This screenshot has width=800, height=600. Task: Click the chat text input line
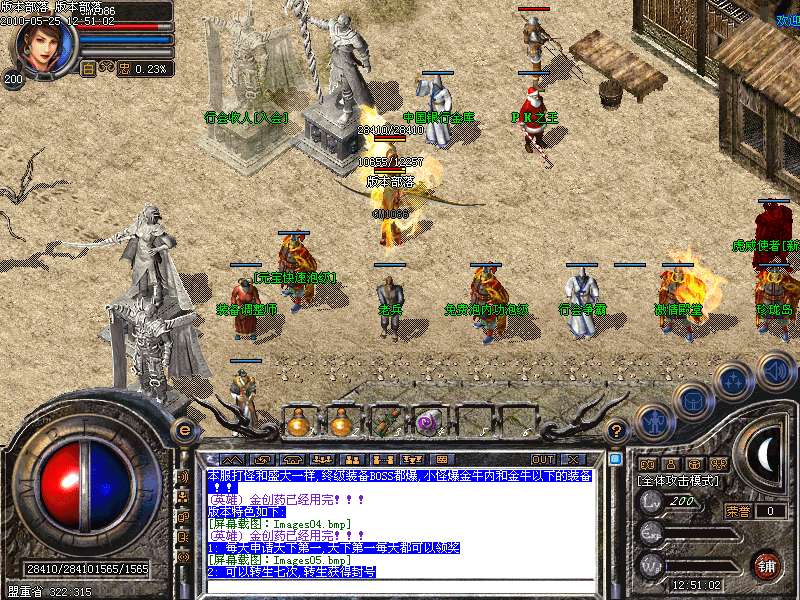click(400, 586)
